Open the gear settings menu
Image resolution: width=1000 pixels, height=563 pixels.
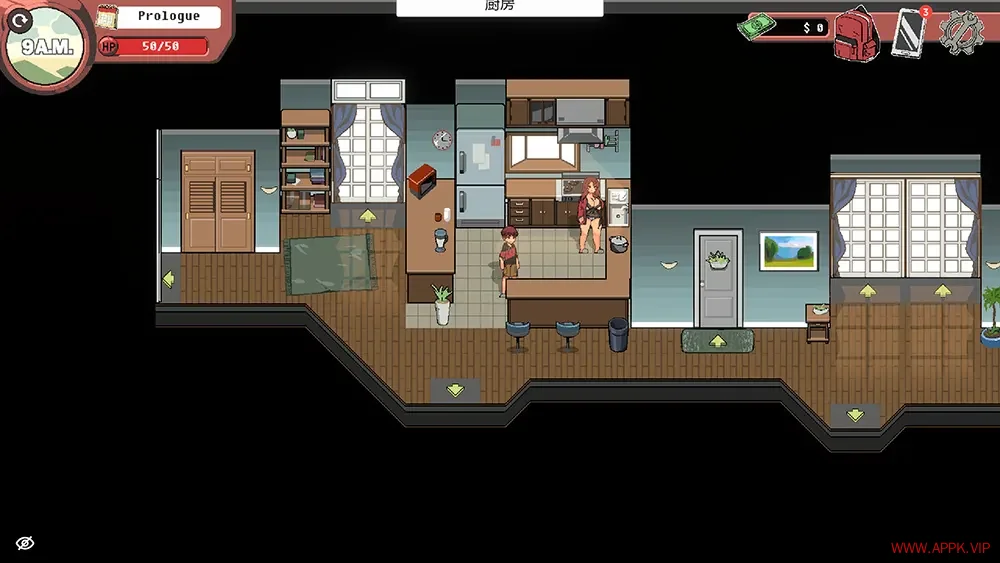tap(962, 31)
